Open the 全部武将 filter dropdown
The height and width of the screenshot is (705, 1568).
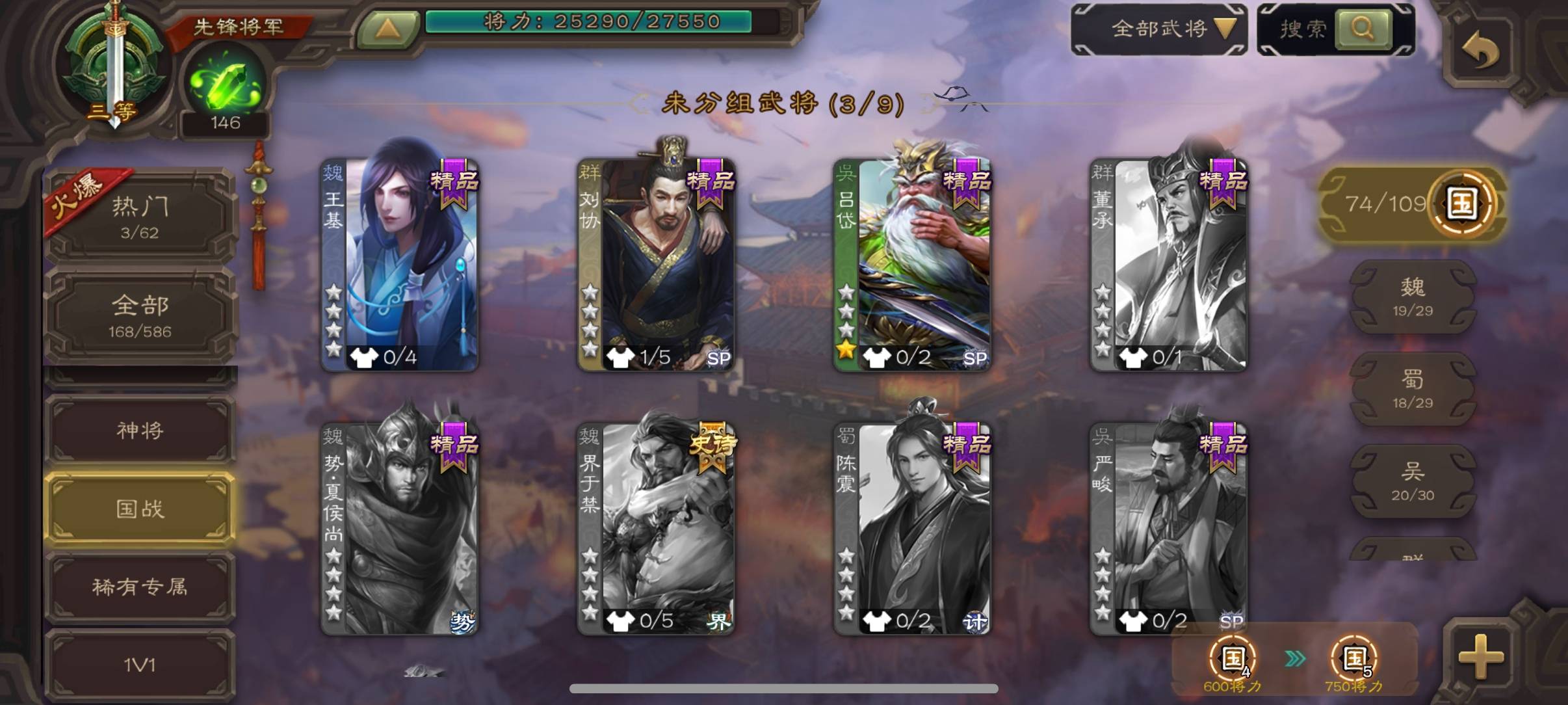click(1158, 29)
